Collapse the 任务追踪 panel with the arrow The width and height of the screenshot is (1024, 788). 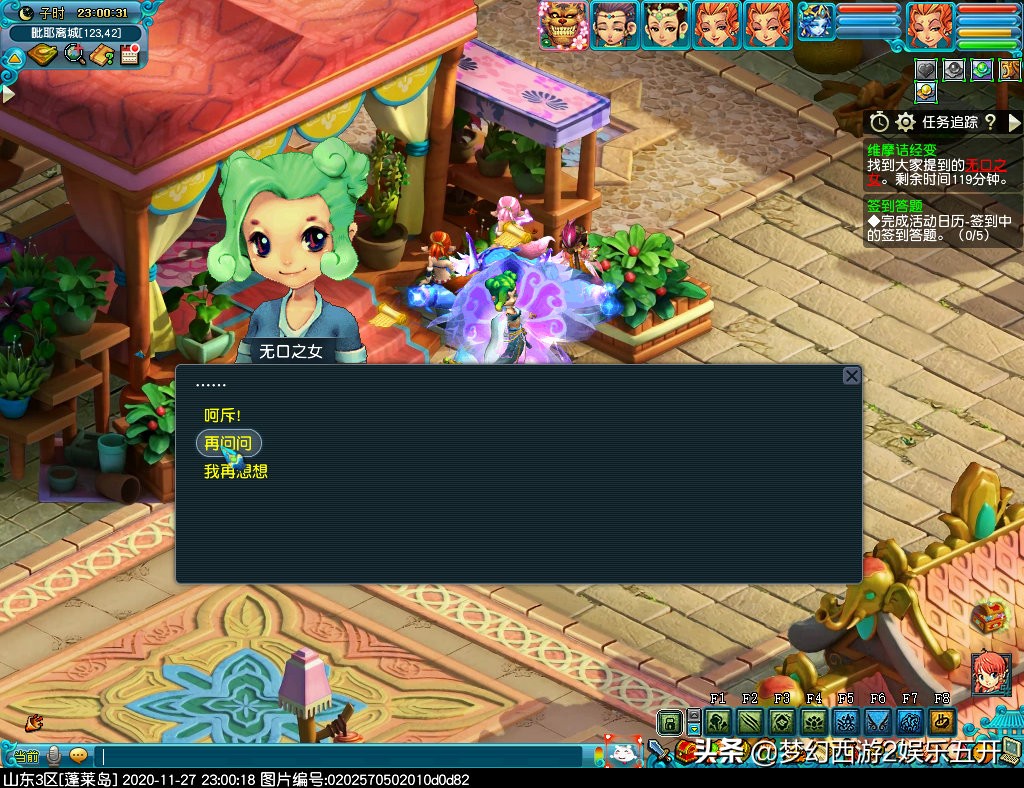(1014, 122)
